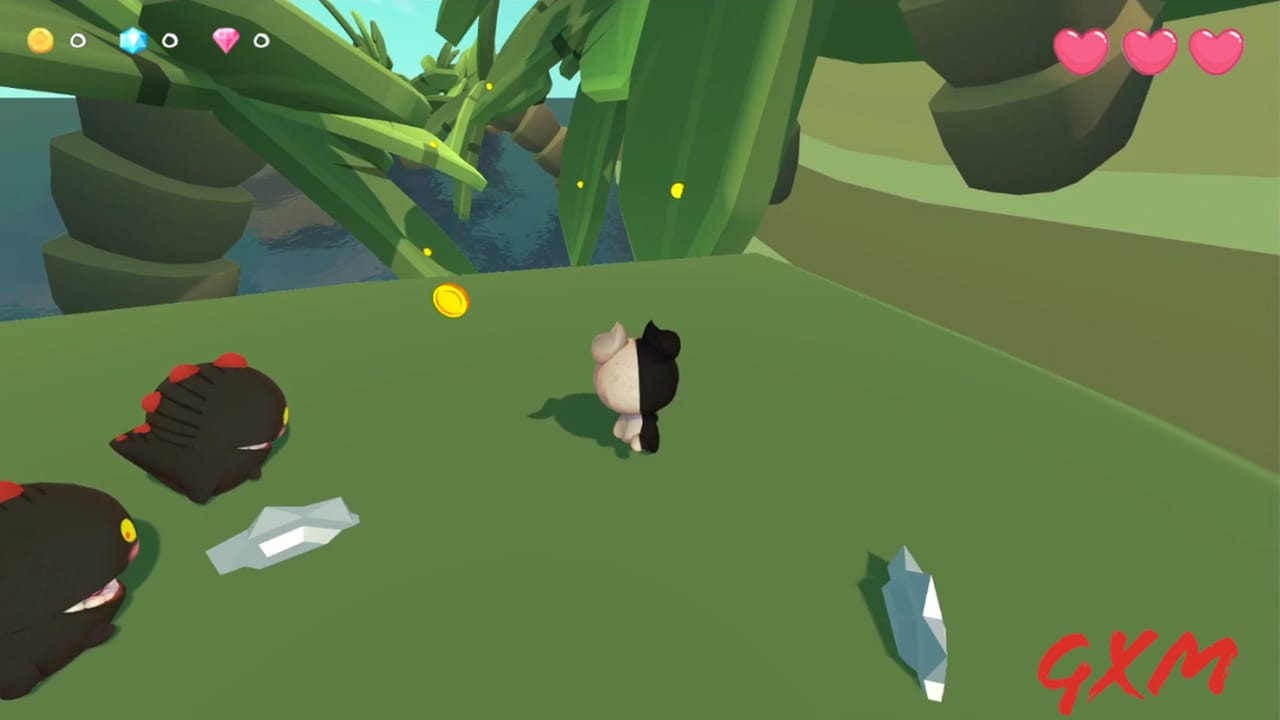This screenshot has height=720, width=1280.
Task: Click the blue gem icon in the HUD
Action: point(133,41)
